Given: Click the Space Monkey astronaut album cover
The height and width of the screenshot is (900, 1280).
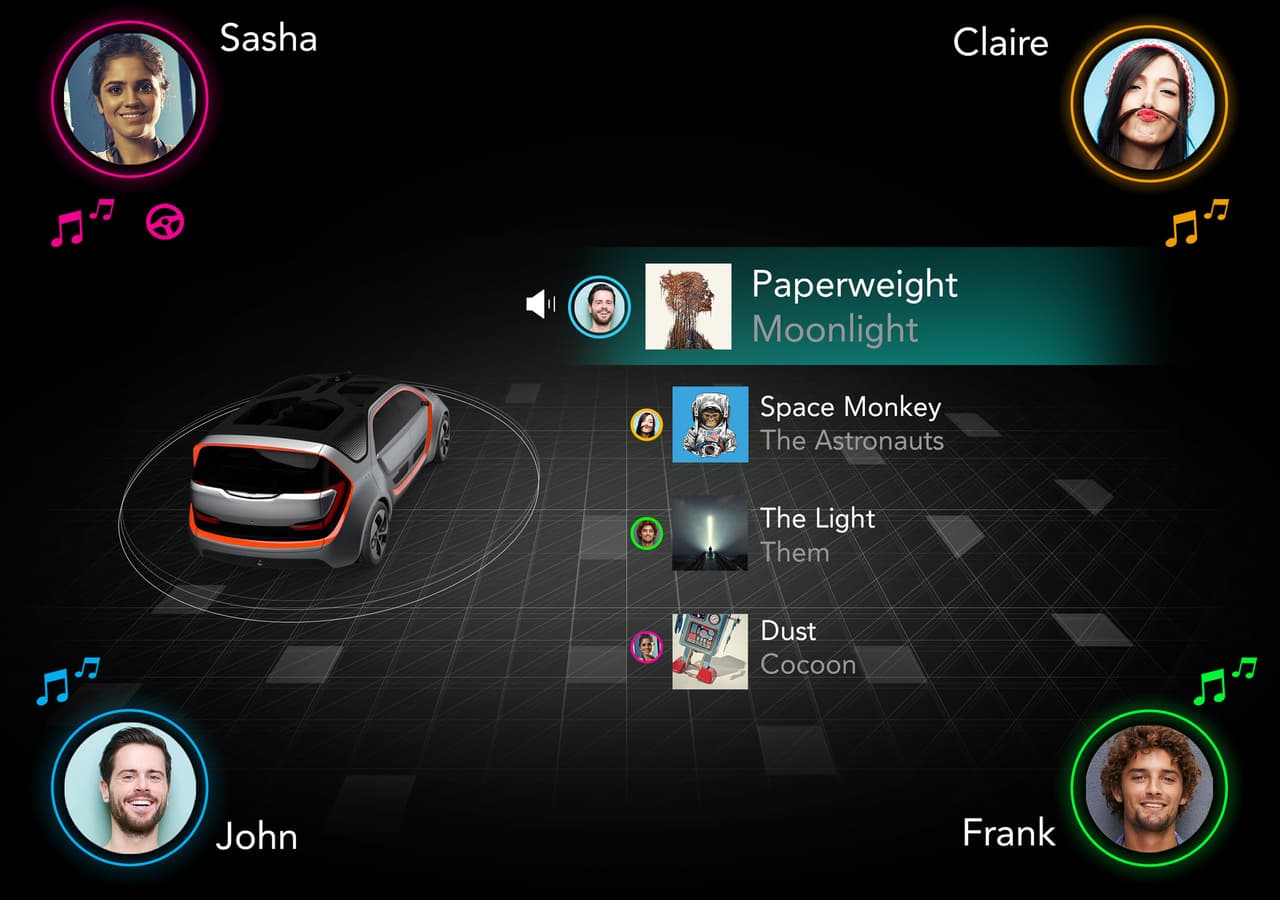Looking at the screenshot, I should click(x=710, y=424).
